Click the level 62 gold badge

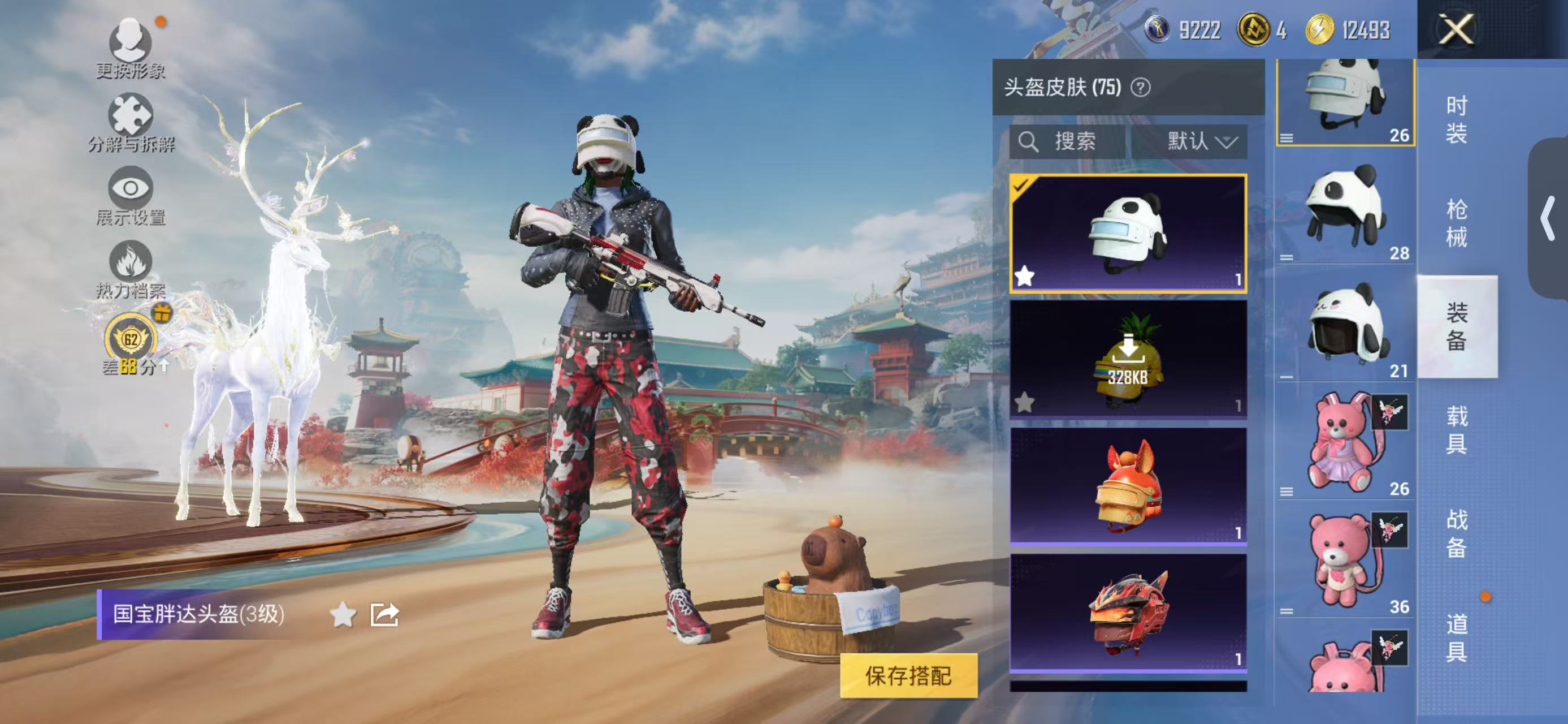[x=131, y=339]
